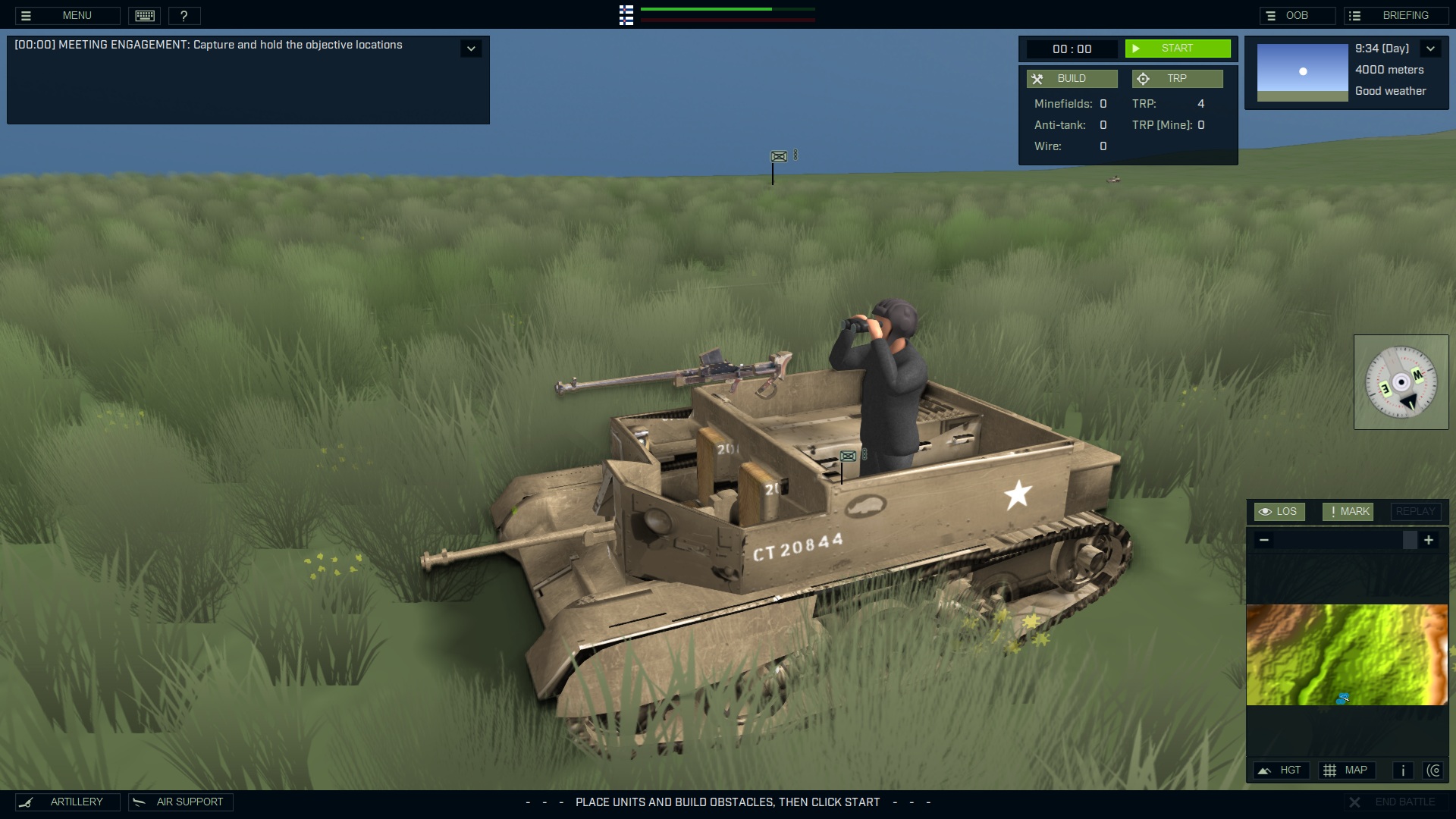
Task: Collapse the meeting engagement message via its chevron
Action: click(x=471, y=48)
